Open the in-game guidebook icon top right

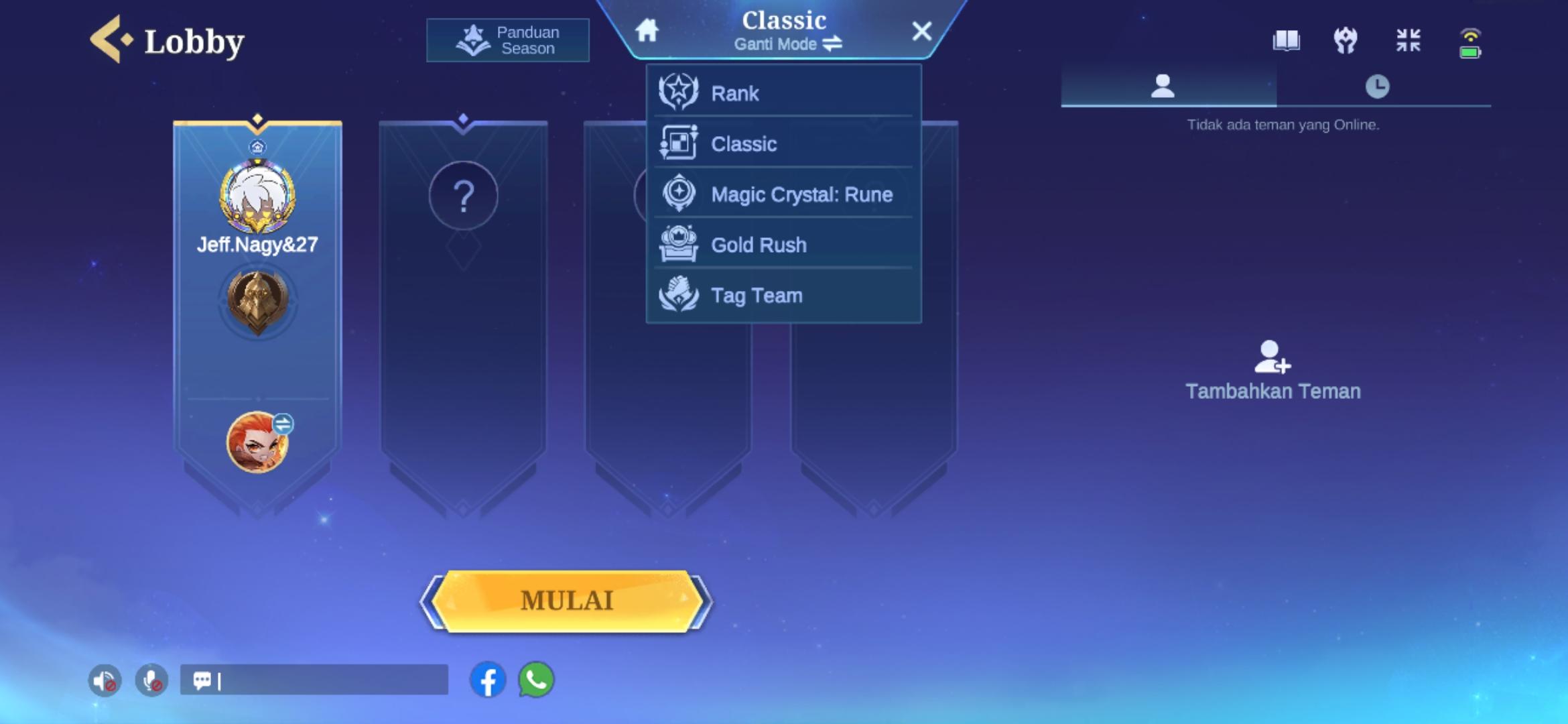(1287, 41)
